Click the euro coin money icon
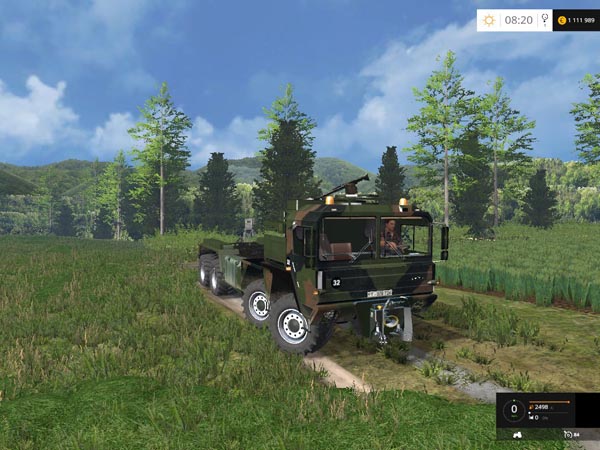600x450 pixels. point(562,20)
